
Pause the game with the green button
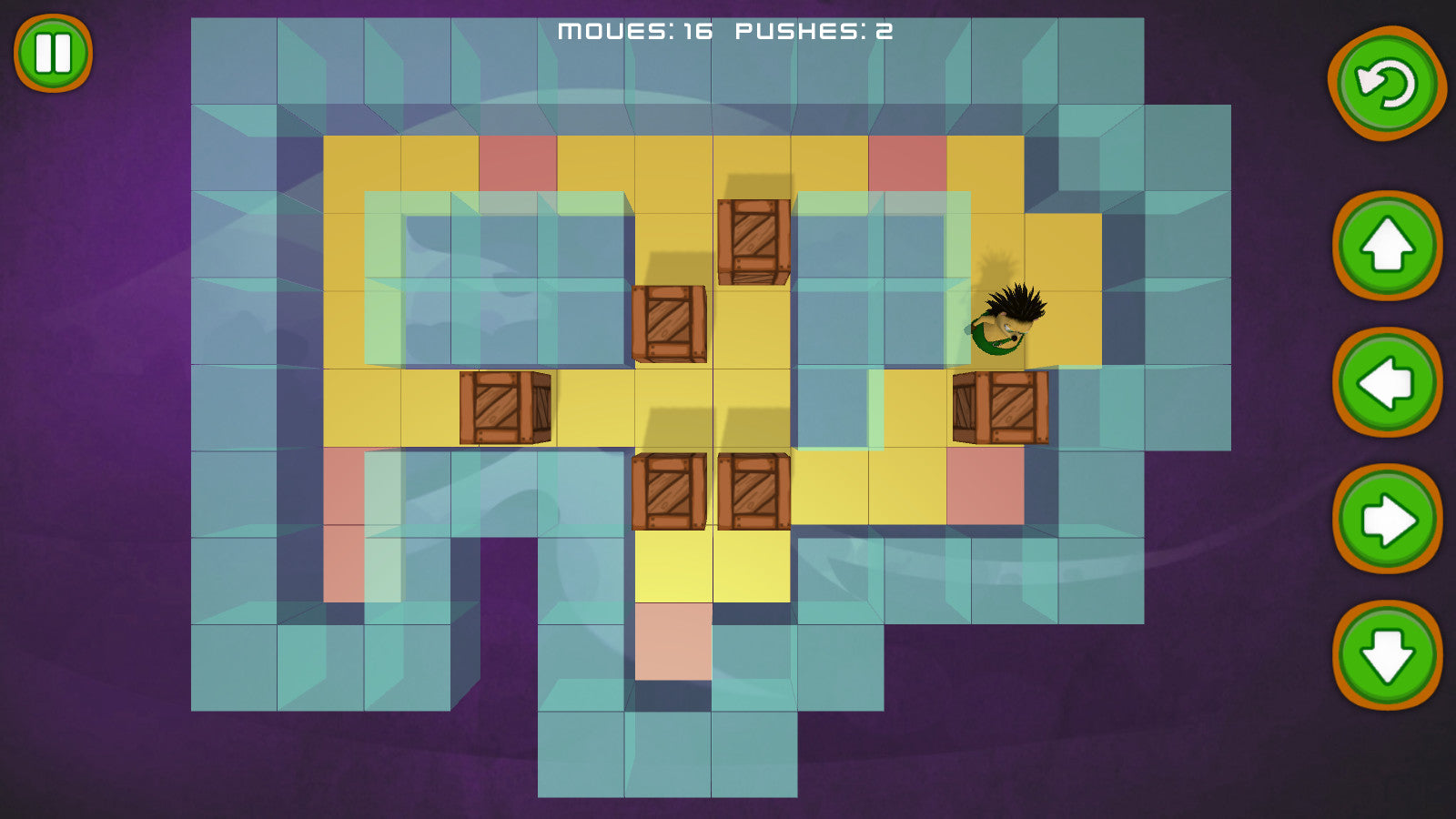pos(53,53)
